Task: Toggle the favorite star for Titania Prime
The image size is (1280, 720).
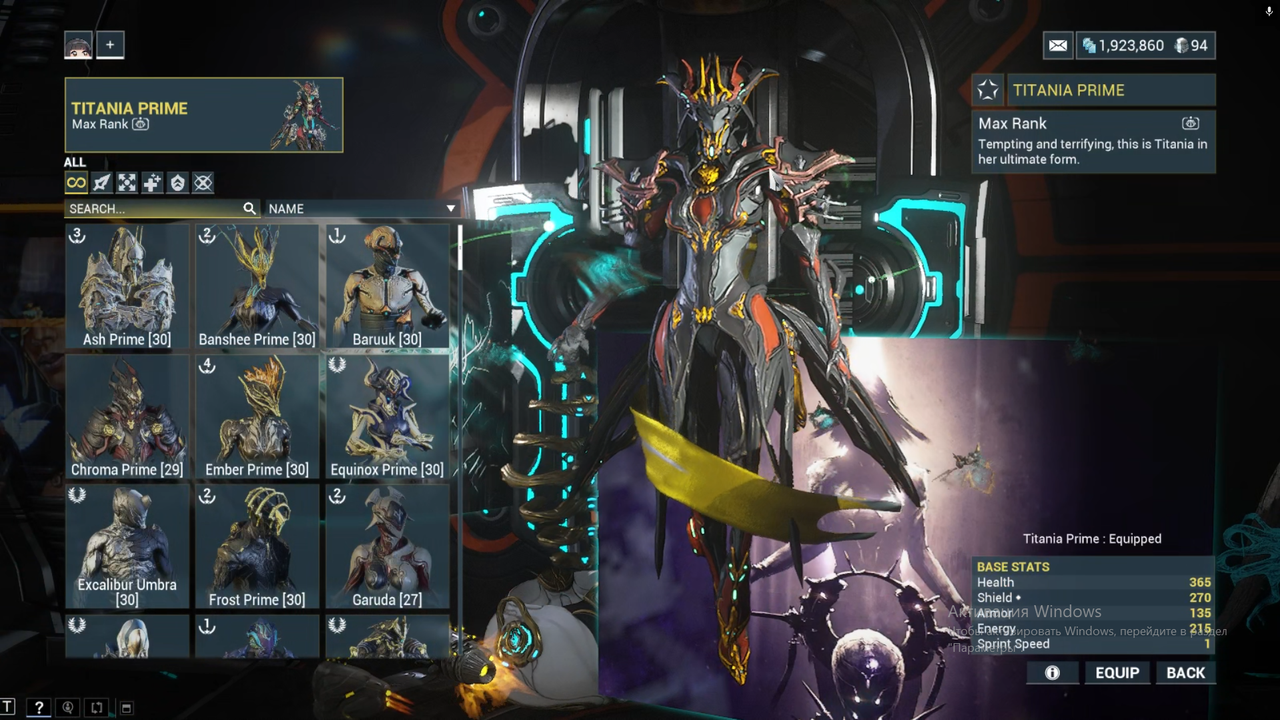Action: (x=988, y=90)
